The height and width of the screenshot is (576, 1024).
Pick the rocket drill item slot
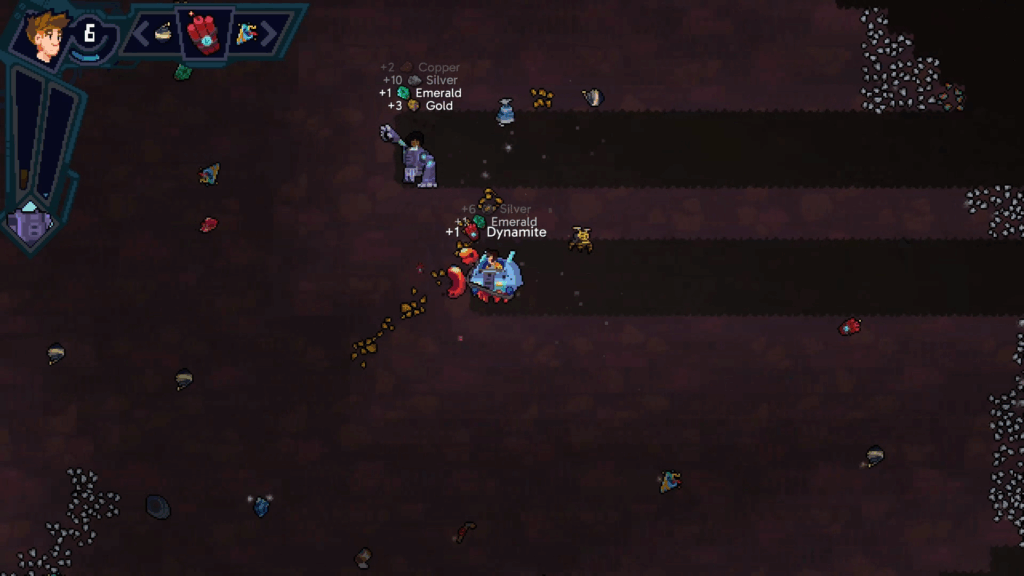tap(245, 34)
